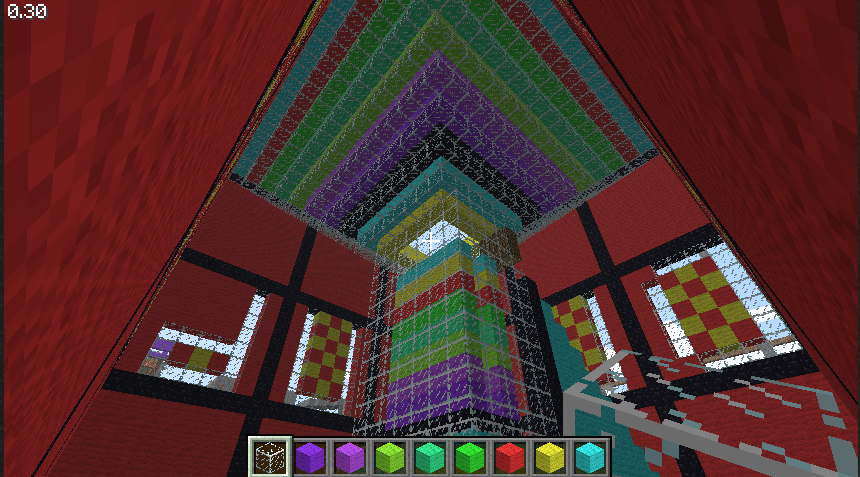Select the mint teal-green wool block
This screenshot has width=860, height=477.
tap(429, 458)
